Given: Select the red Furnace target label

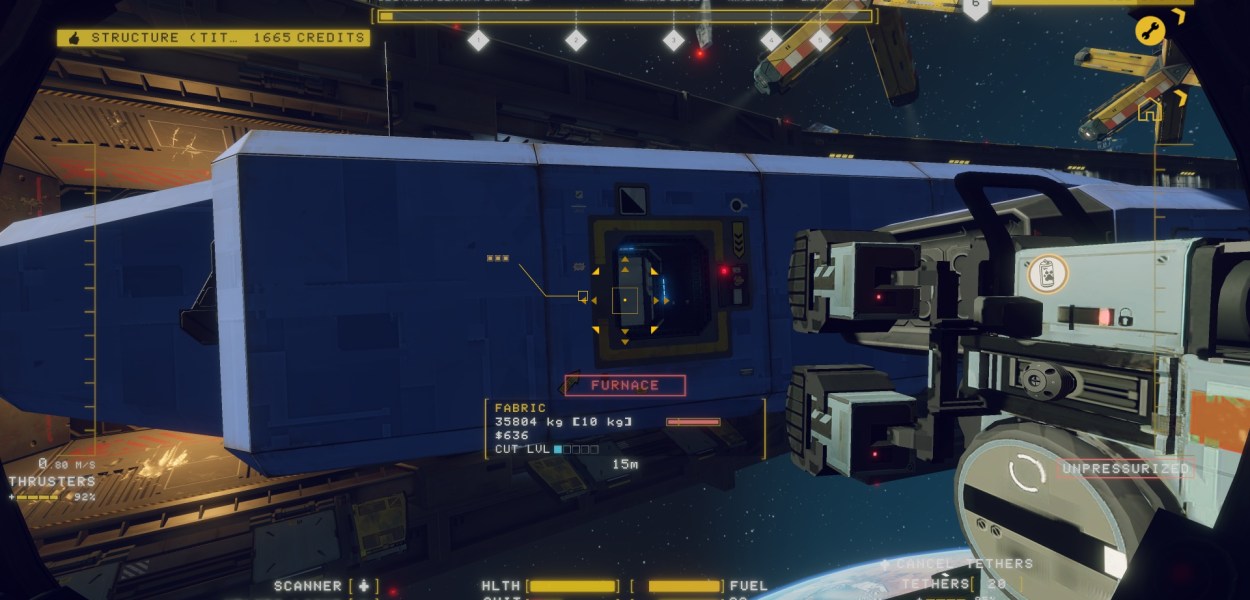Looking at the screenshot, I should click(x=625, y=385).
